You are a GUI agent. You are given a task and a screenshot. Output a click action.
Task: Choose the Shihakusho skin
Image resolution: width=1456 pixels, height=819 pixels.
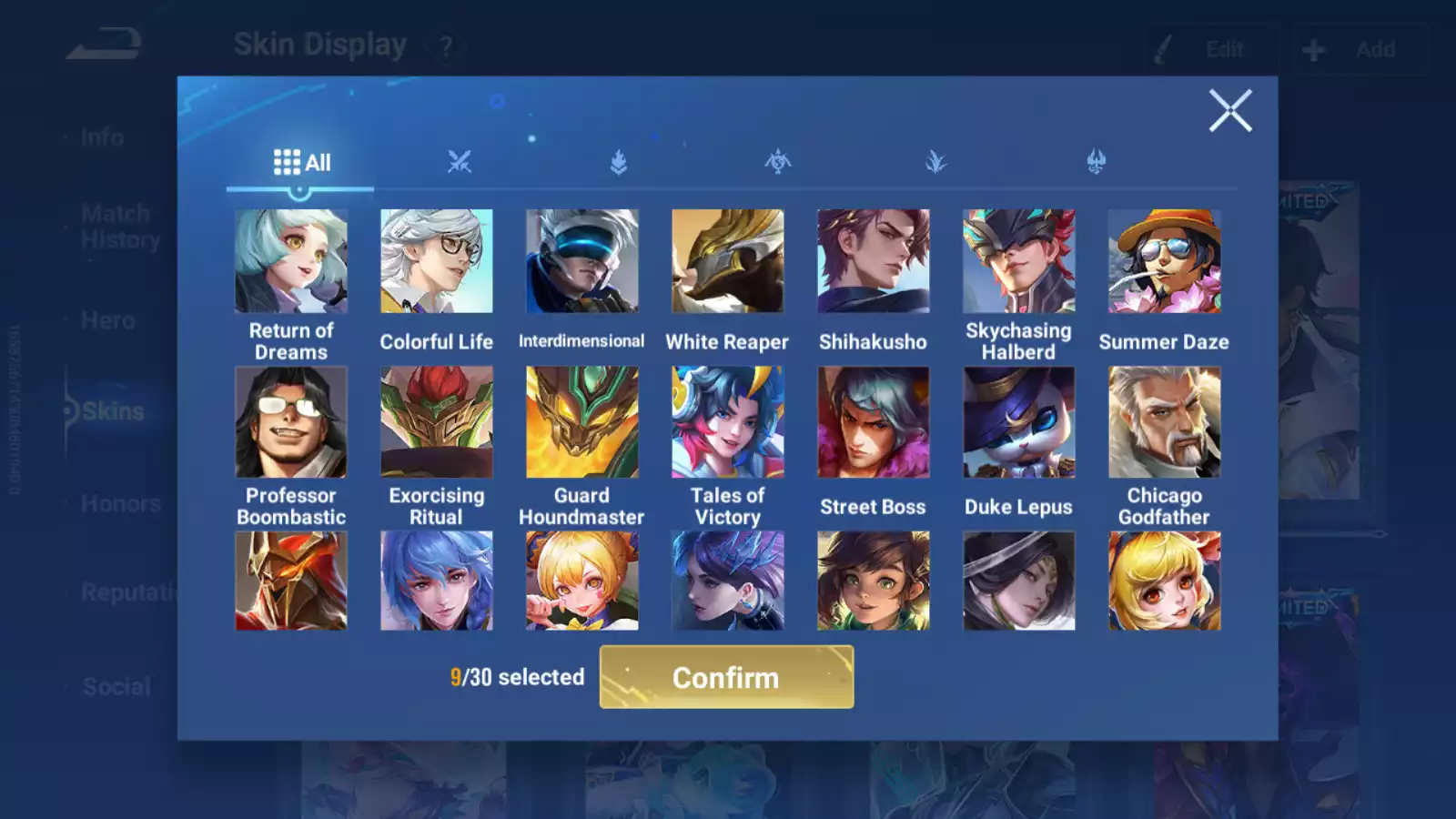tap(873, 262)
